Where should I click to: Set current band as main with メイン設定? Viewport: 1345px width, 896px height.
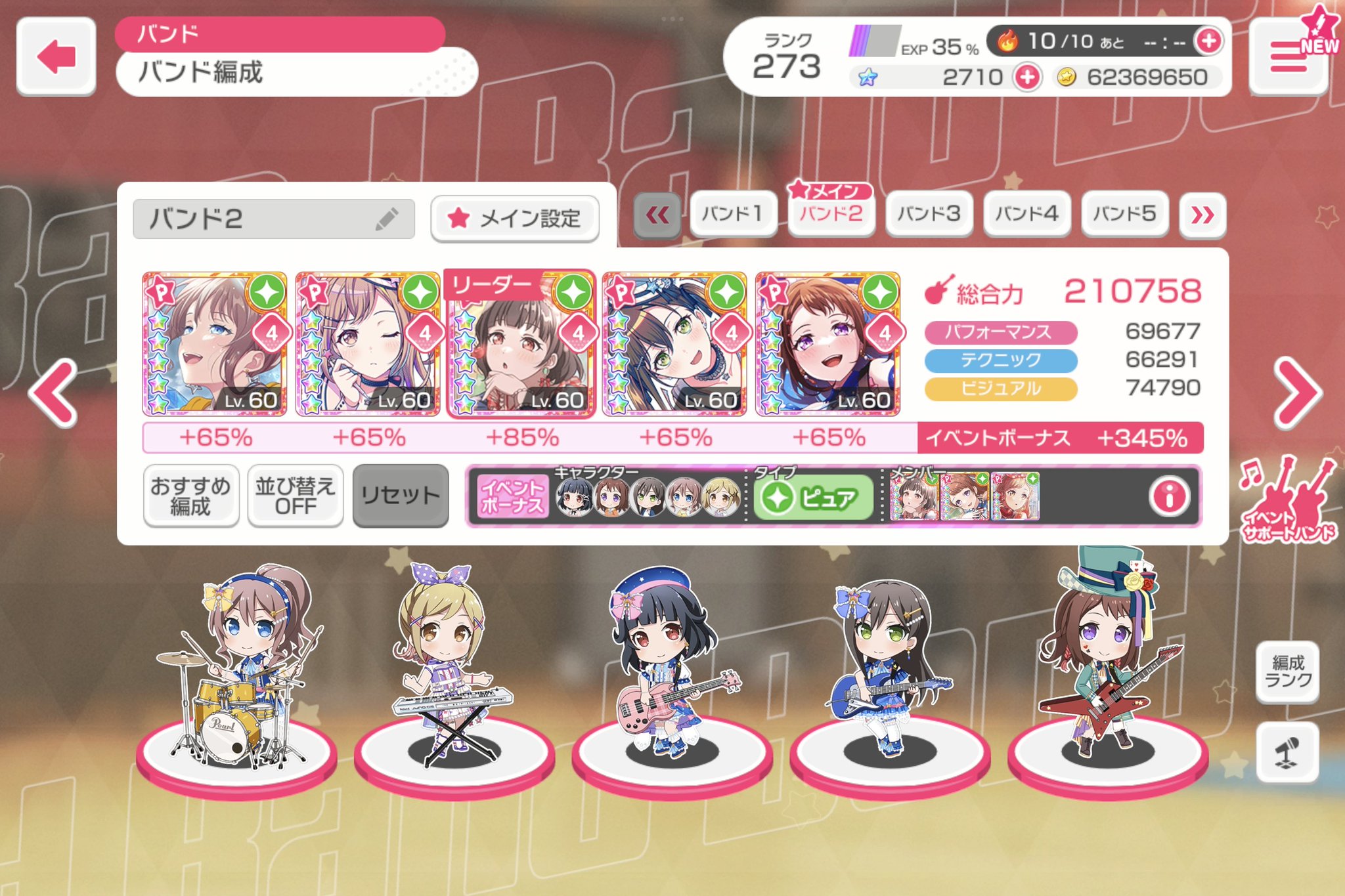tap(516, 219)
